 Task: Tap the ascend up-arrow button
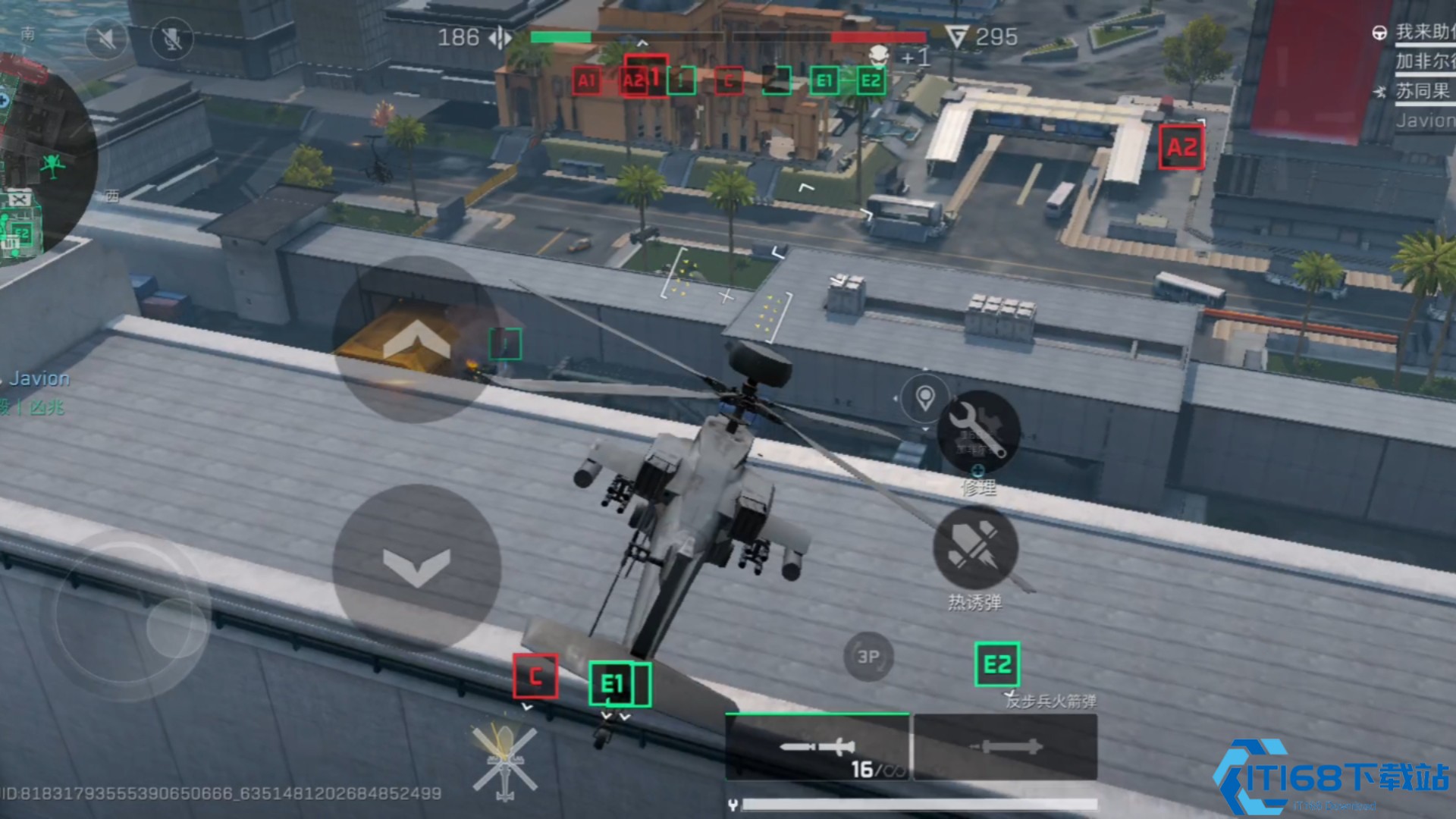point(416,340)
